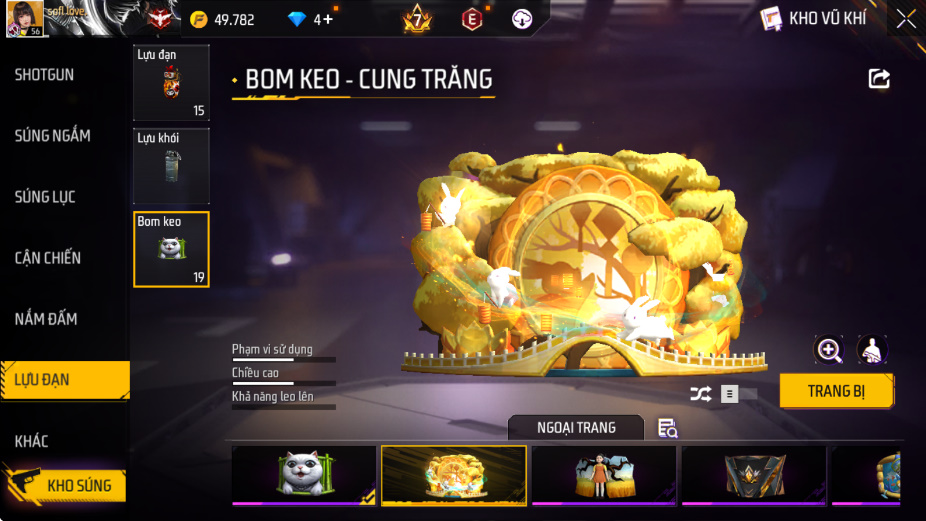Choose the Nắm Đấm category
The image size is (926, 521).
46,319
